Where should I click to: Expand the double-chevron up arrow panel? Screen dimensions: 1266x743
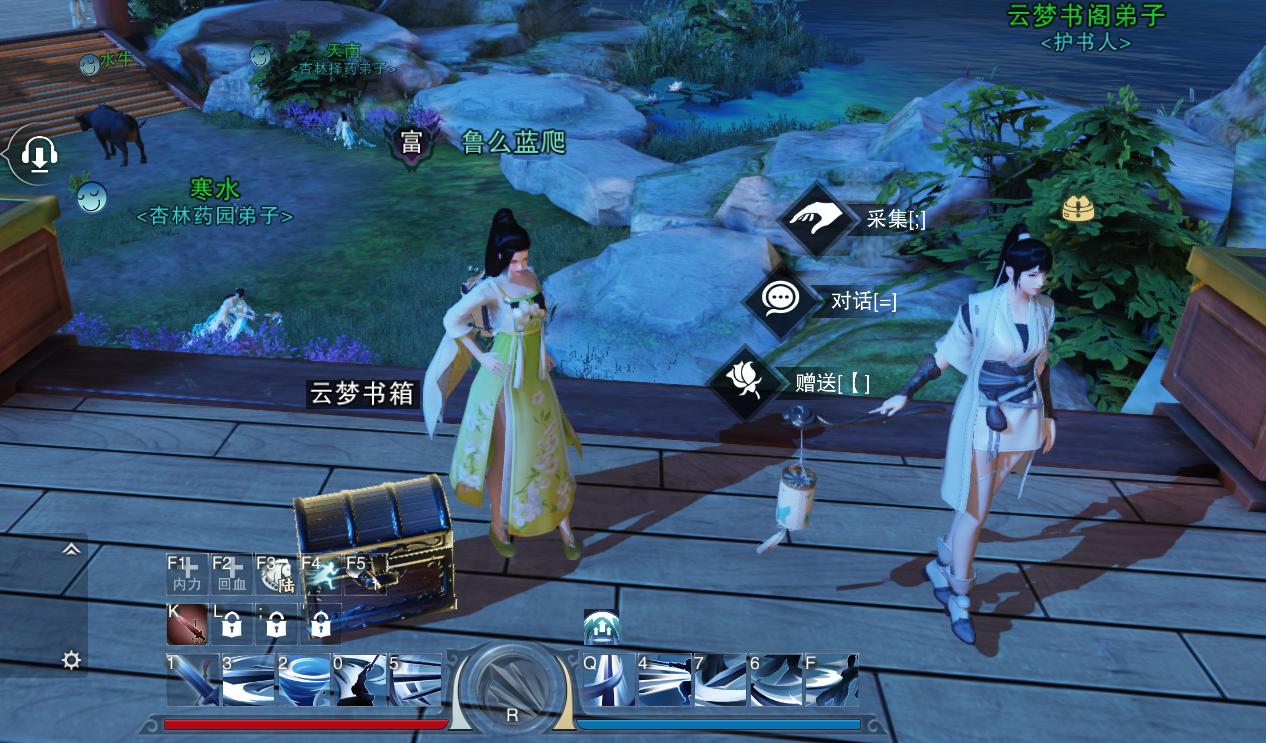[x=71, y=549]
